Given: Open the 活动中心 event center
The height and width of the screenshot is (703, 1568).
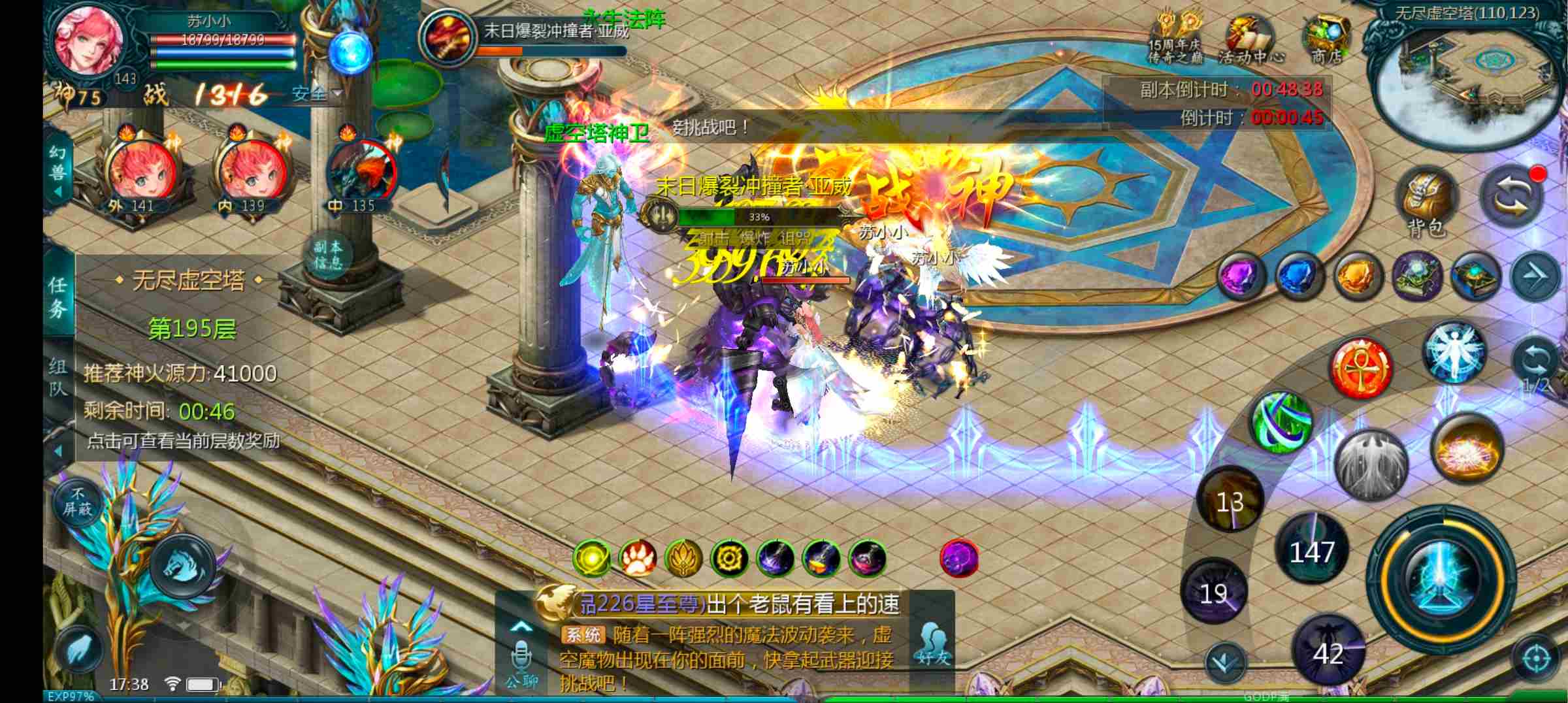Looking at the screenshot, I should click(1250, 39).
